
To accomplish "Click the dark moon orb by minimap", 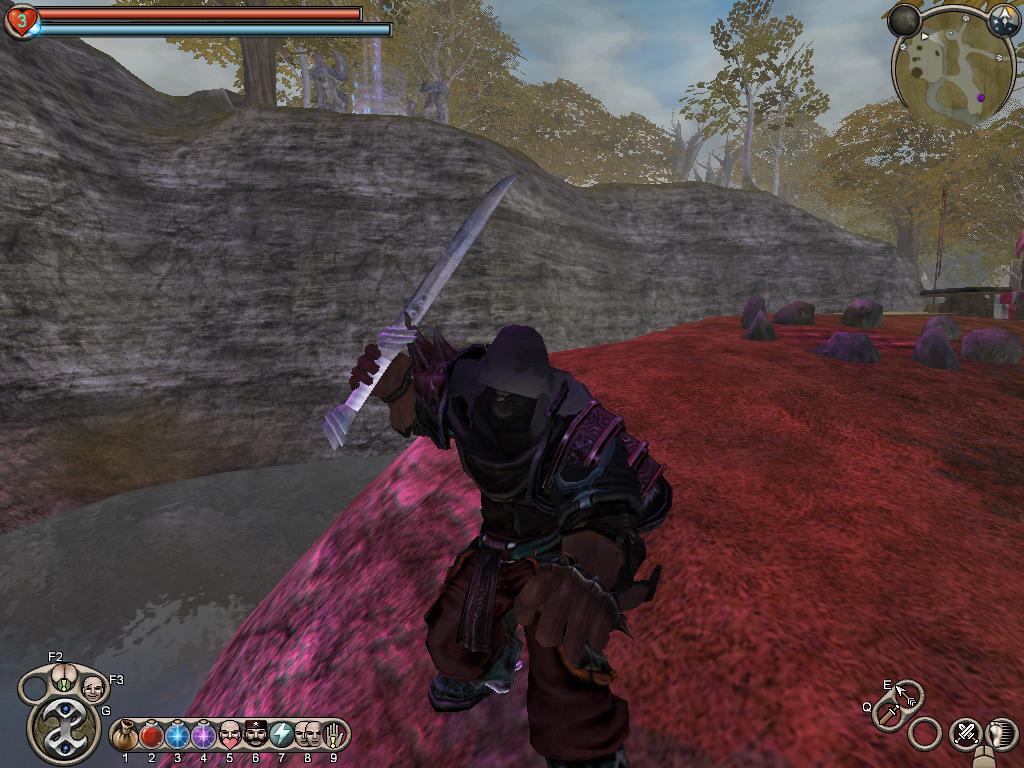I will point(904,19).
